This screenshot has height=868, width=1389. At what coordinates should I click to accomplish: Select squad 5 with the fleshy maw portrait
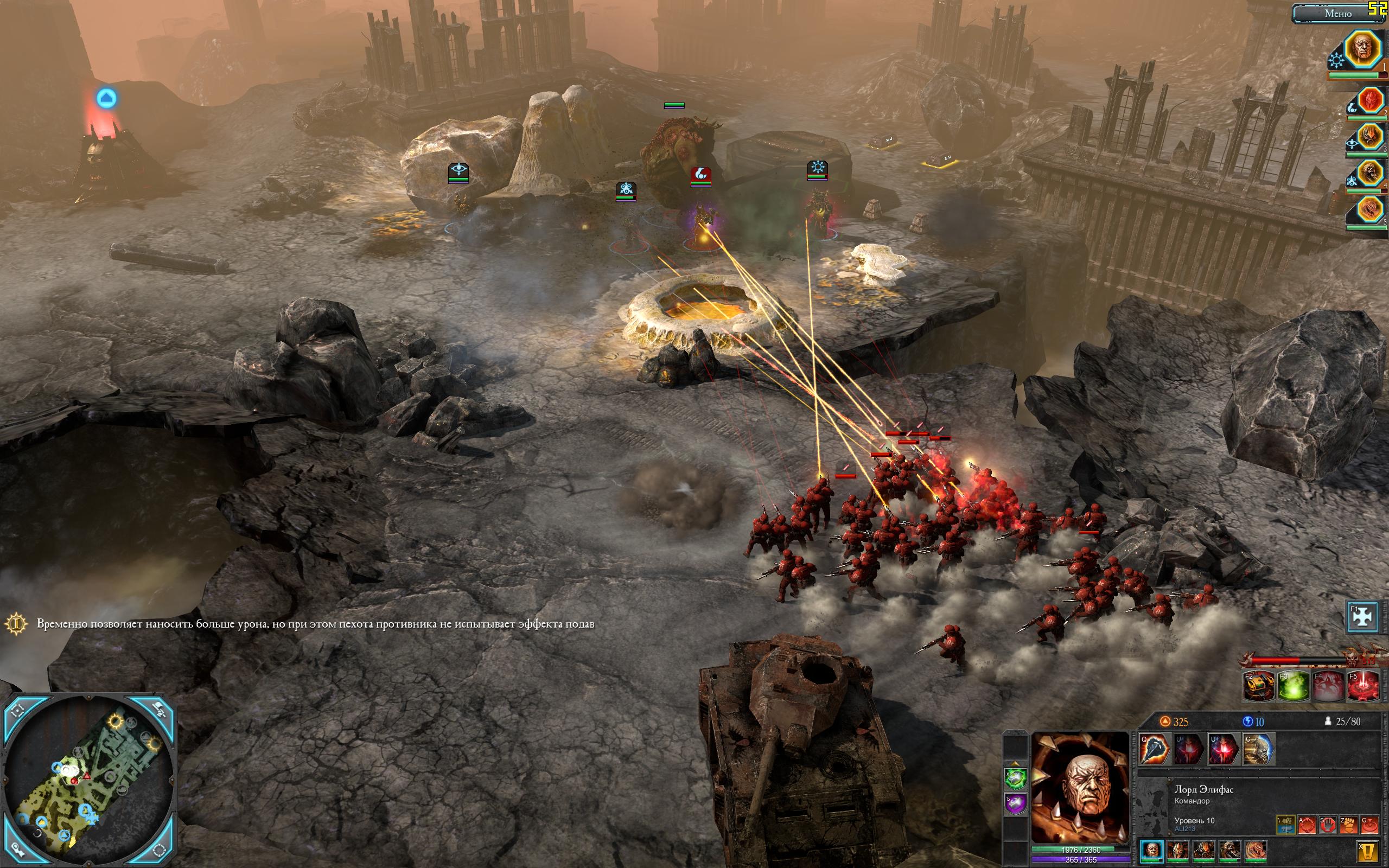pos(1371,209)
